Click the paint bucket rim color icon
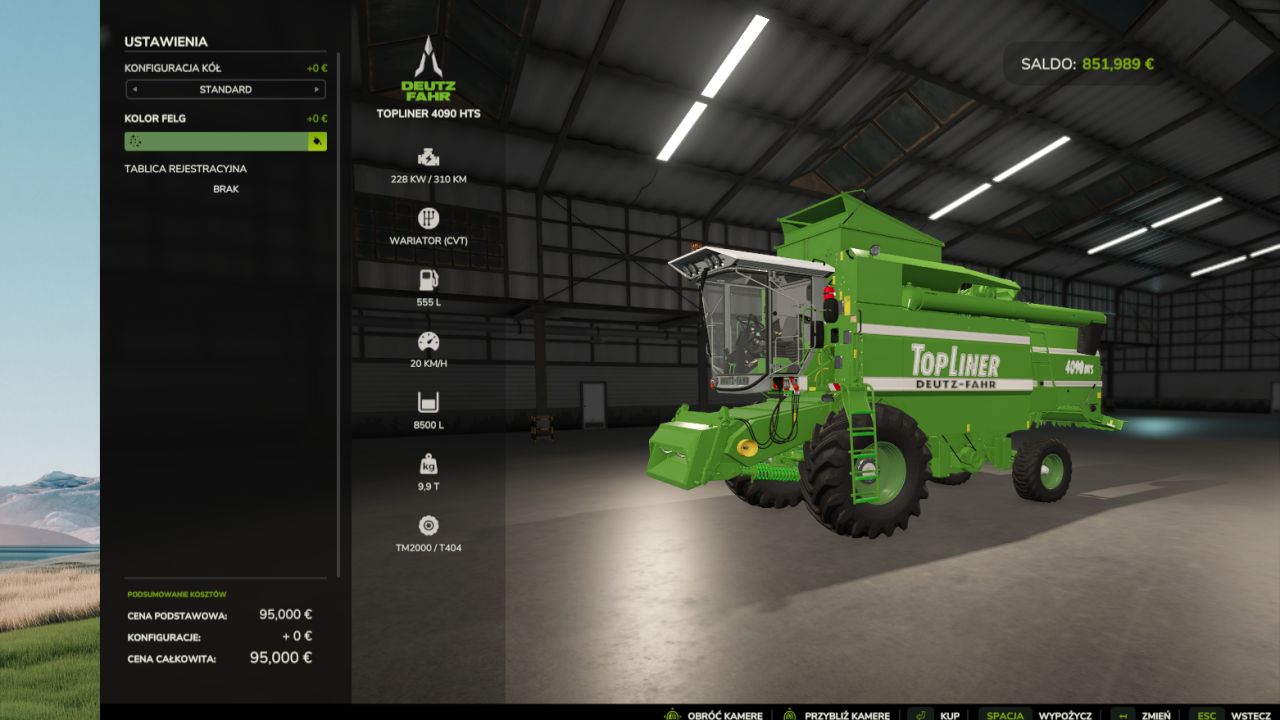Screen dimensions: 1280x720 [317, 142]
